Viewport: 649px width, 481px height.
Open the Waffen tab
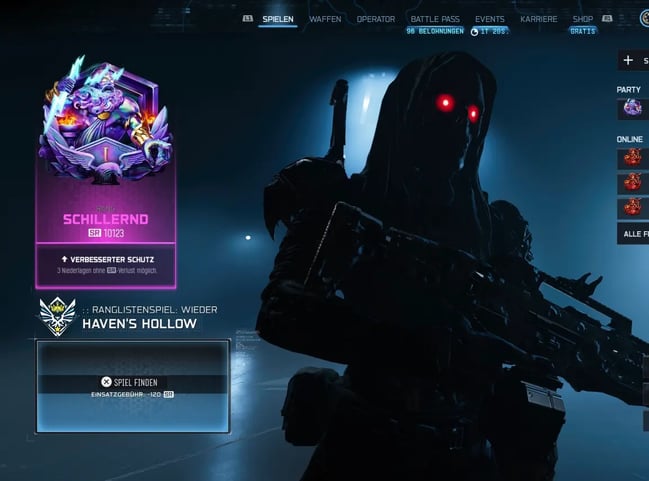(x=325, y=19)
